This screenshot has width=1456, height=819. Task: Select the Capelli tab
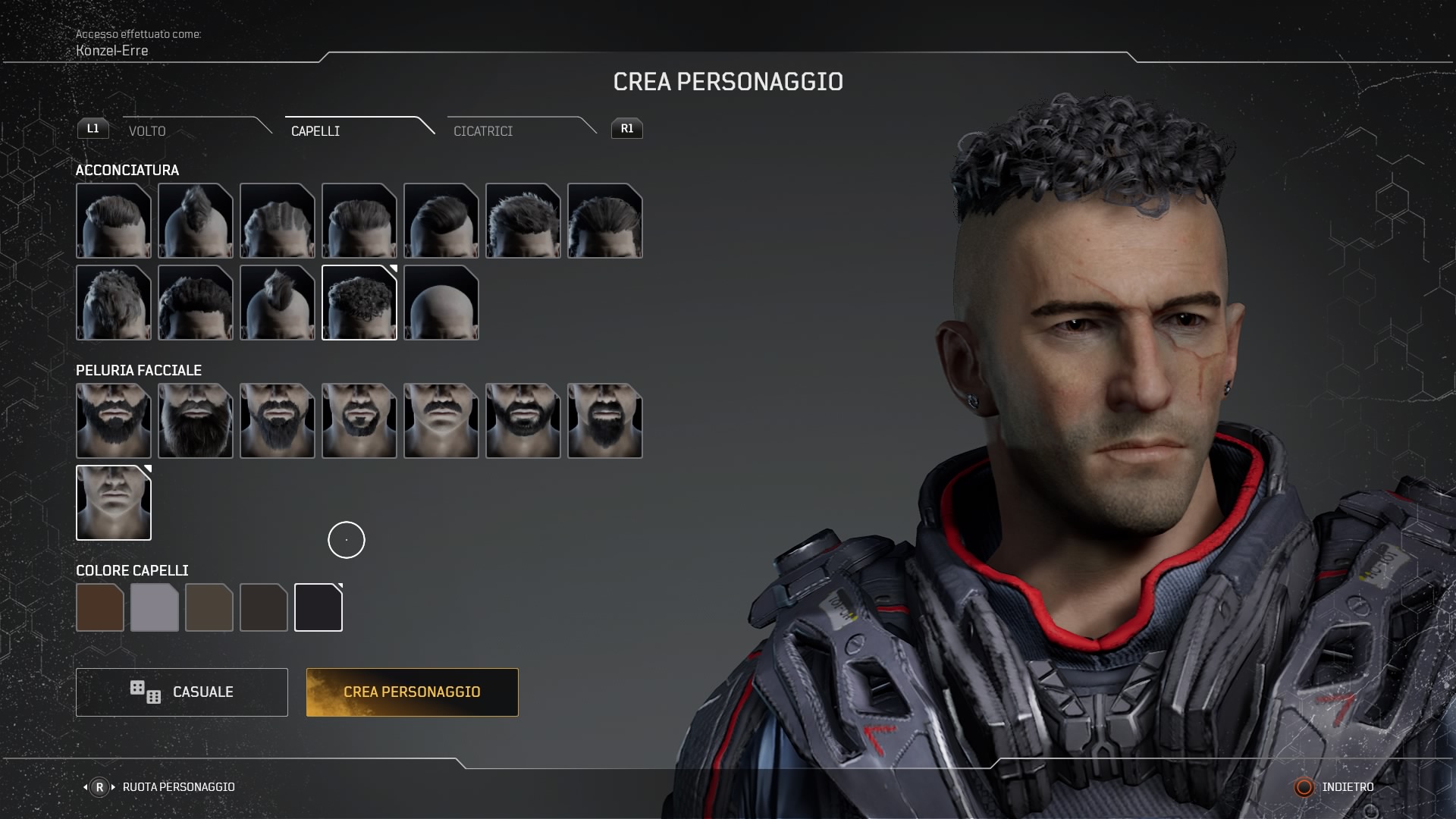click(315, 131)
